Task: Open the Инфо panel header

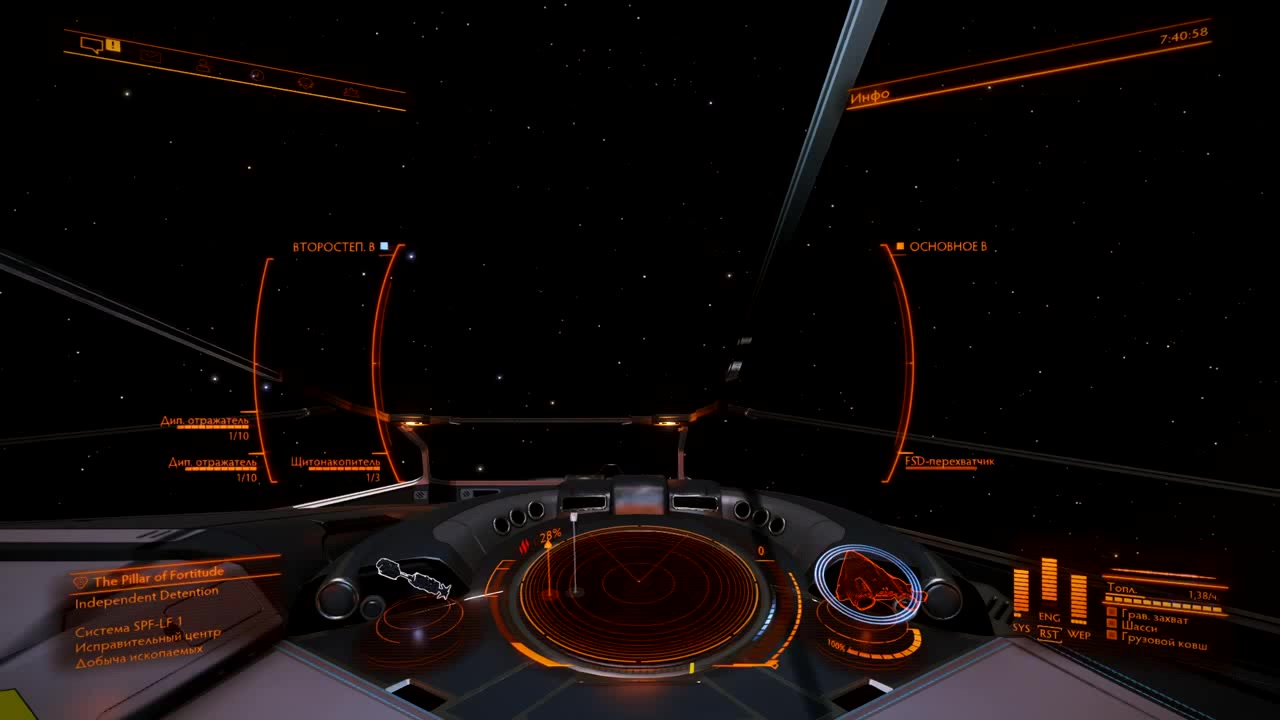Action: point(870,97)
